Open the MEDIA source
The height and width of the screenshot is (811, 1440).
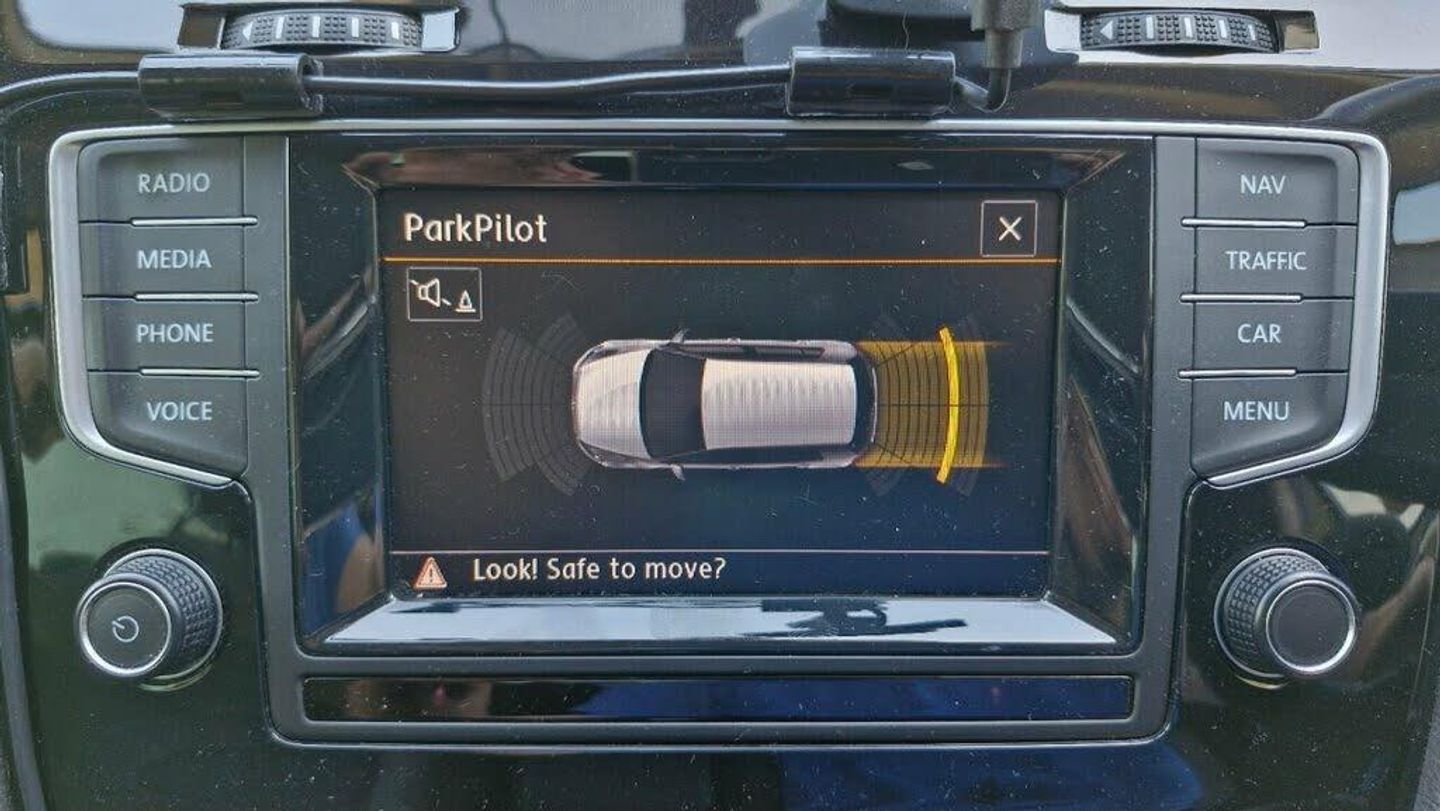point(173,259)
